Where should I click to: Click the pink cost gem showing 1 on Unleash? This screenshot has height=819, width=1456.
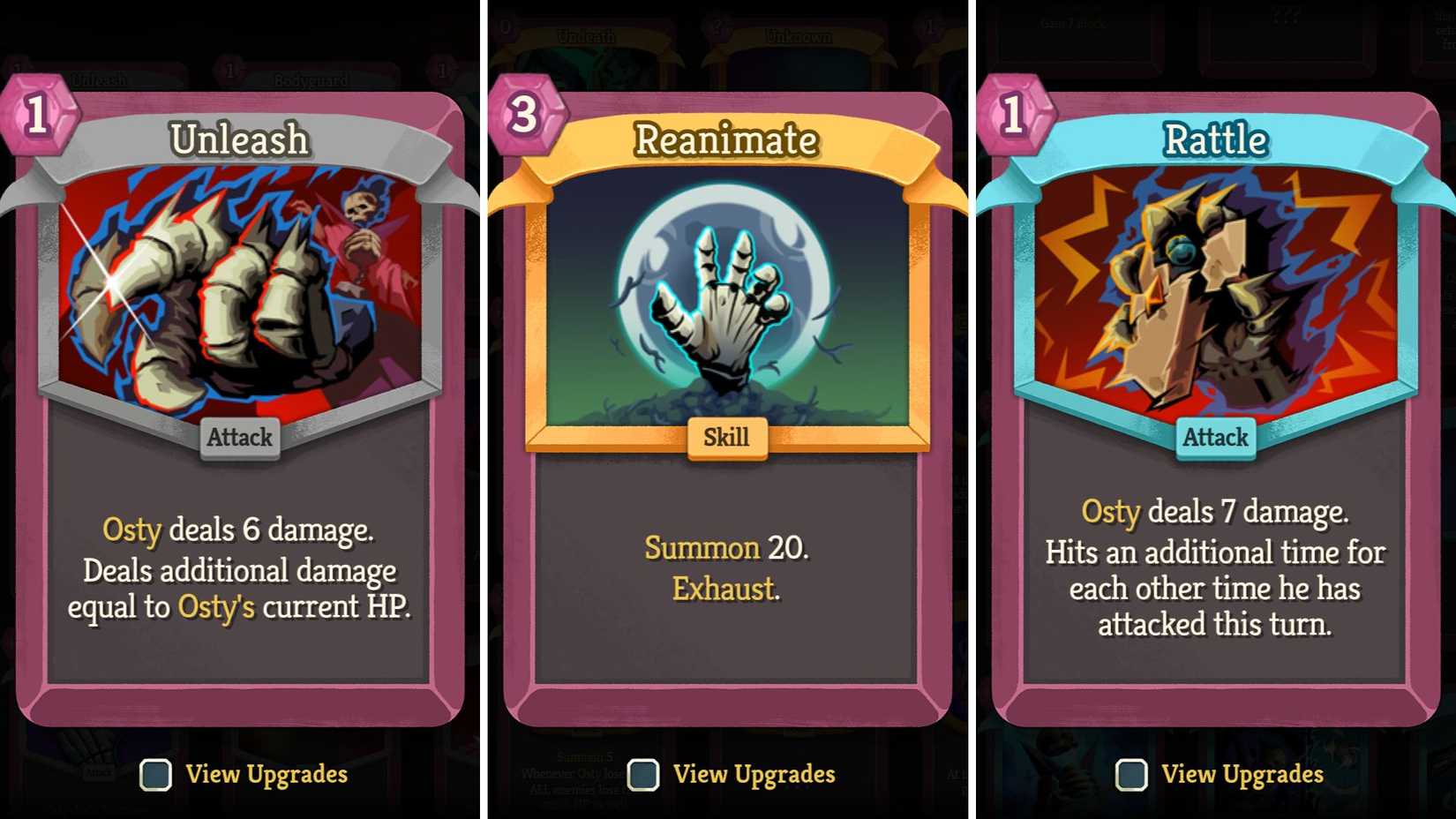(37, 116)
